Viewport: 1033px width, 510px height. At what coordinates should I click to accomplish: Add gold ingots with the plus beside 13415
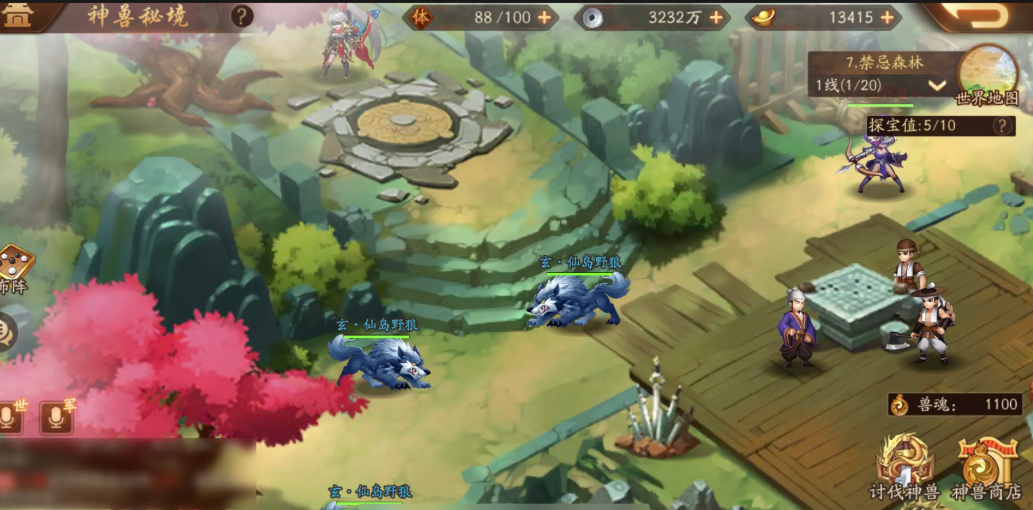pos(885,17)
